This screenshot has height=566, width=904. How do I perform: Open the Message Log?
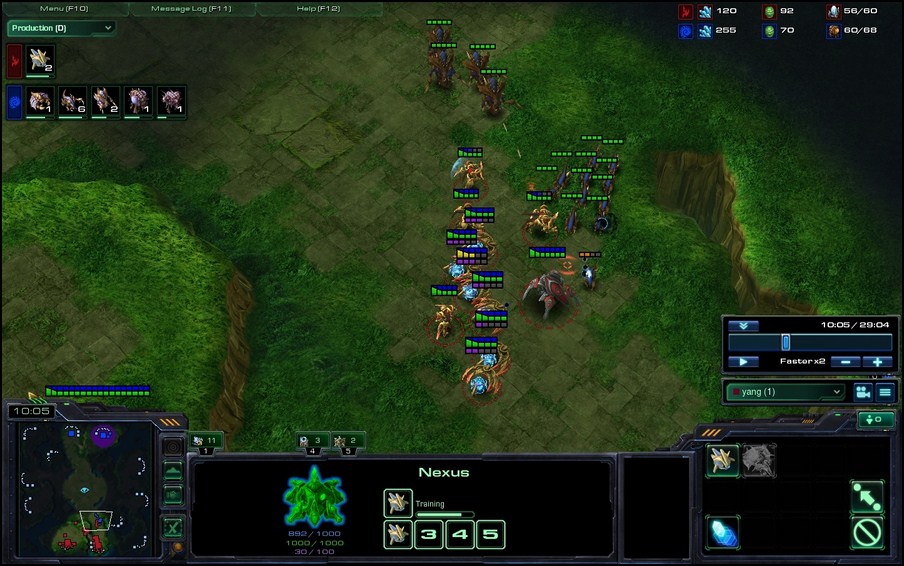190,8
